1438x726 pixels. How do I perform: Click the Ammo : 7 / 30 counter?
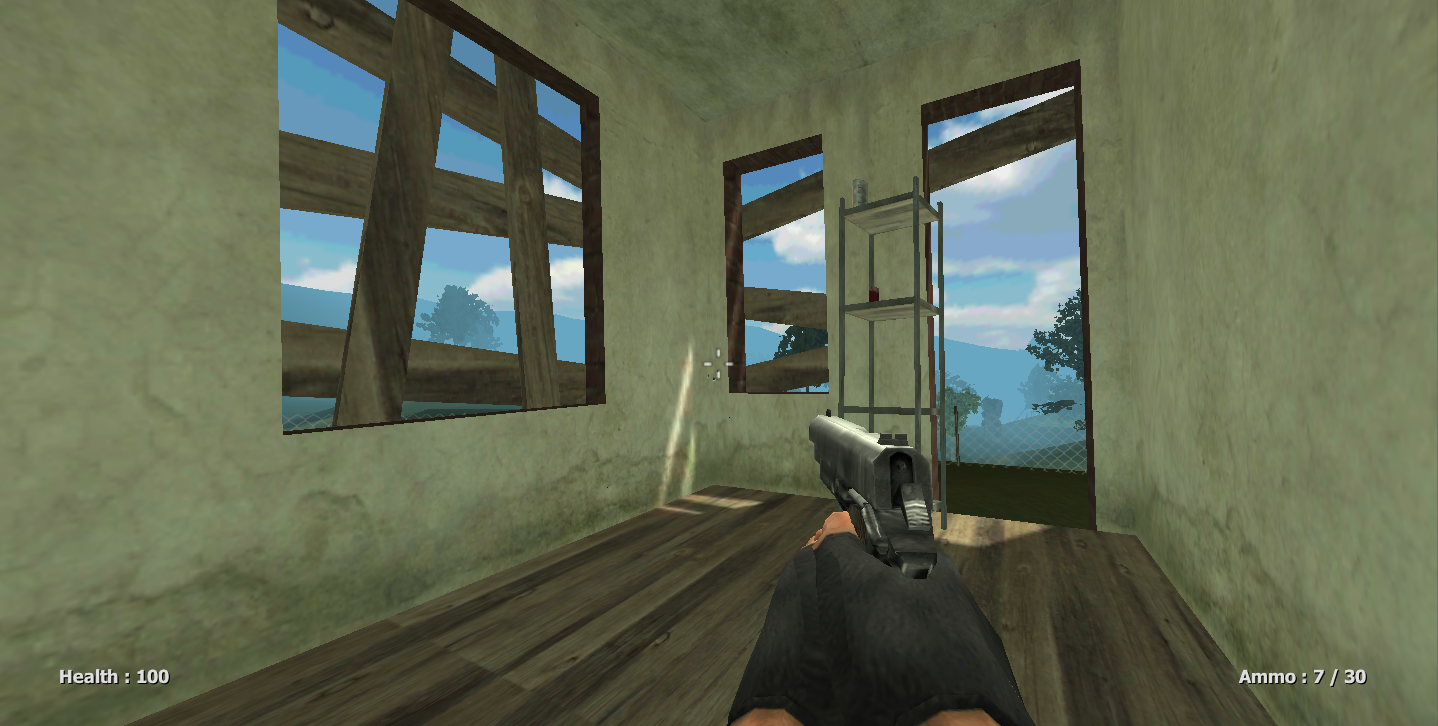click(1303, 676)
